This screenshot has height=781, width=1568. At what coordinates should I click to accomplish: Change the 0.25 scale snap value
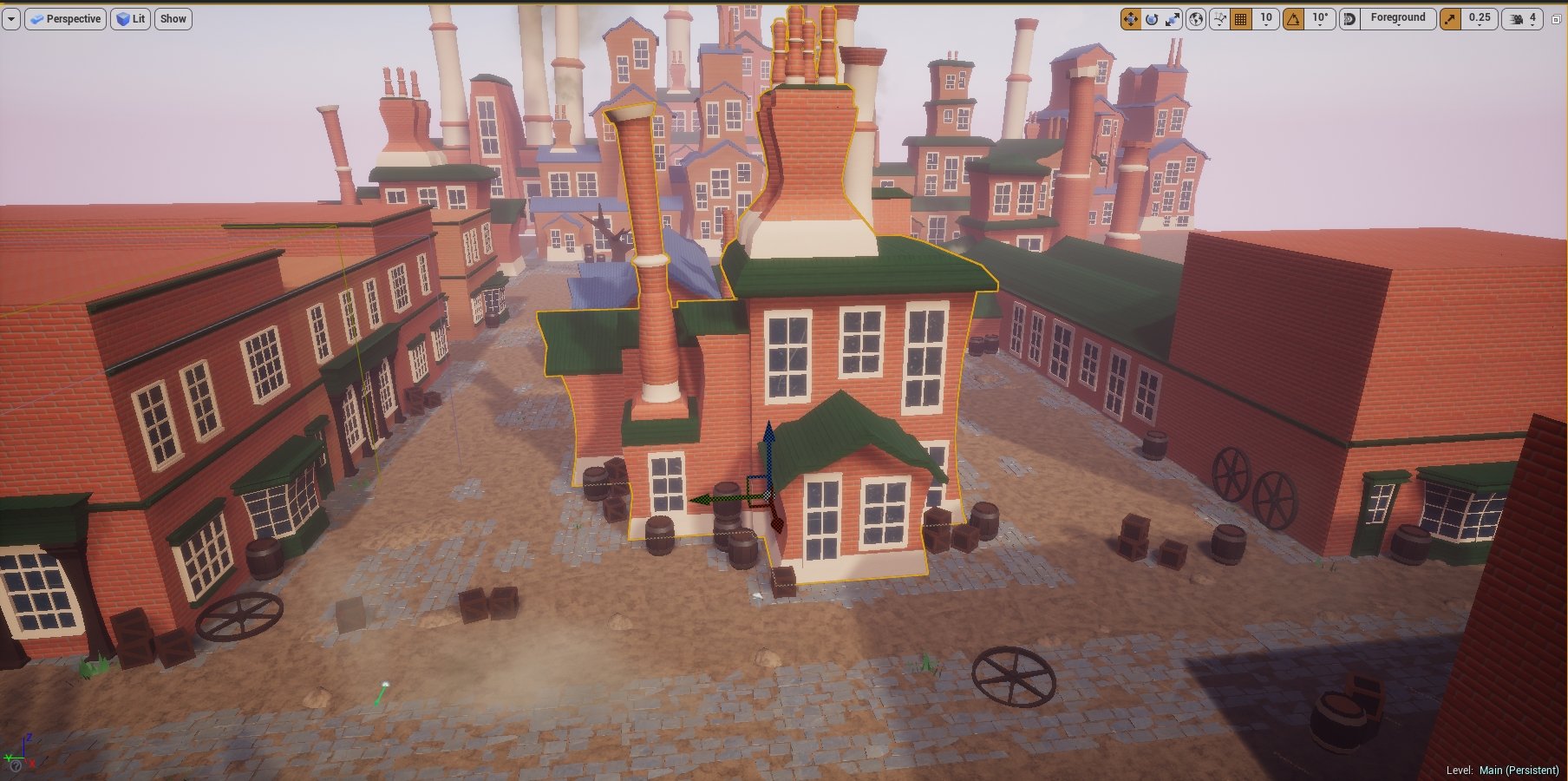click(1480, 19)
